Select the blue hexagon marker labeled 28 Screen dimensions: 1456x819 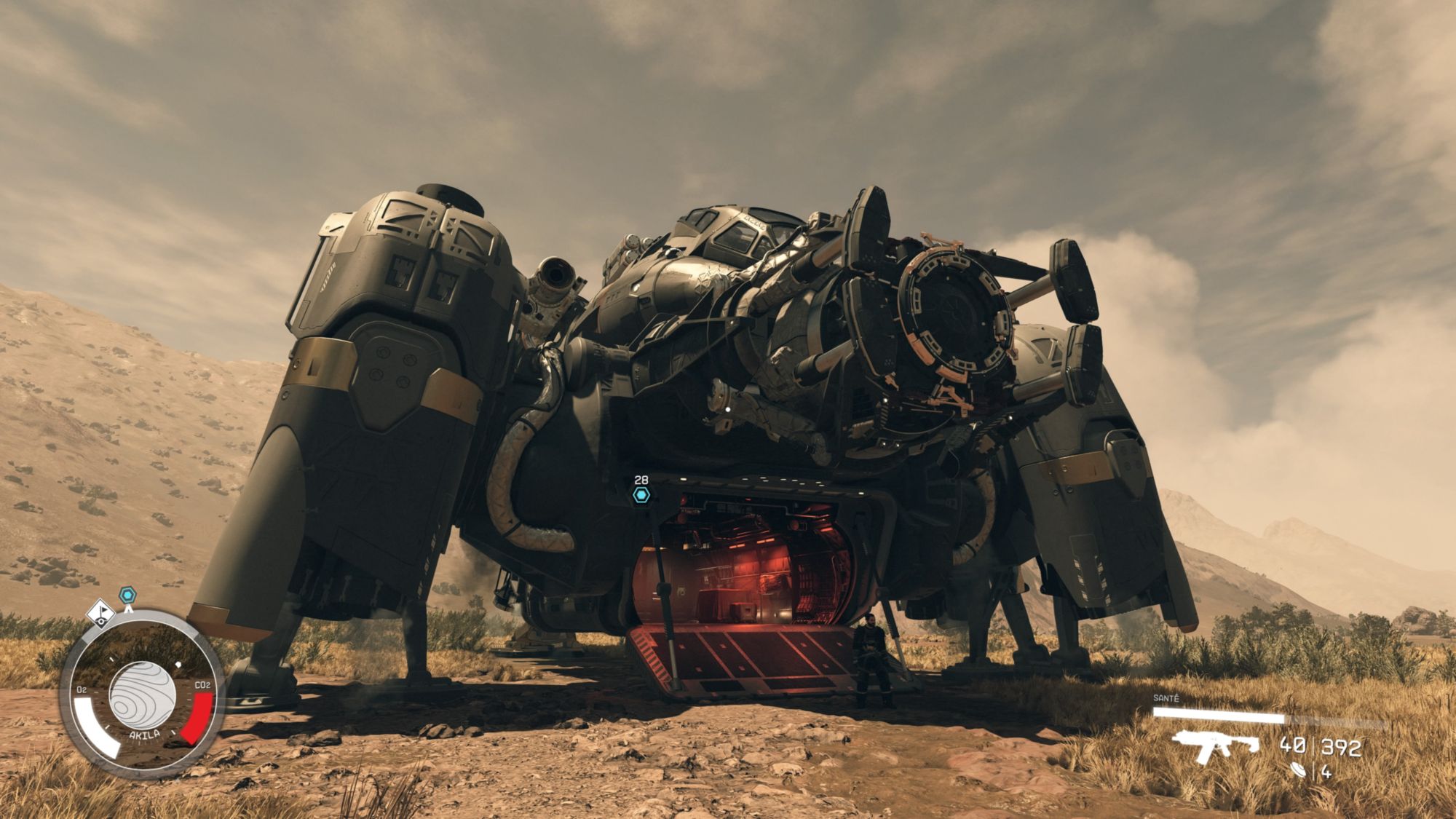(x=641, y=496)
